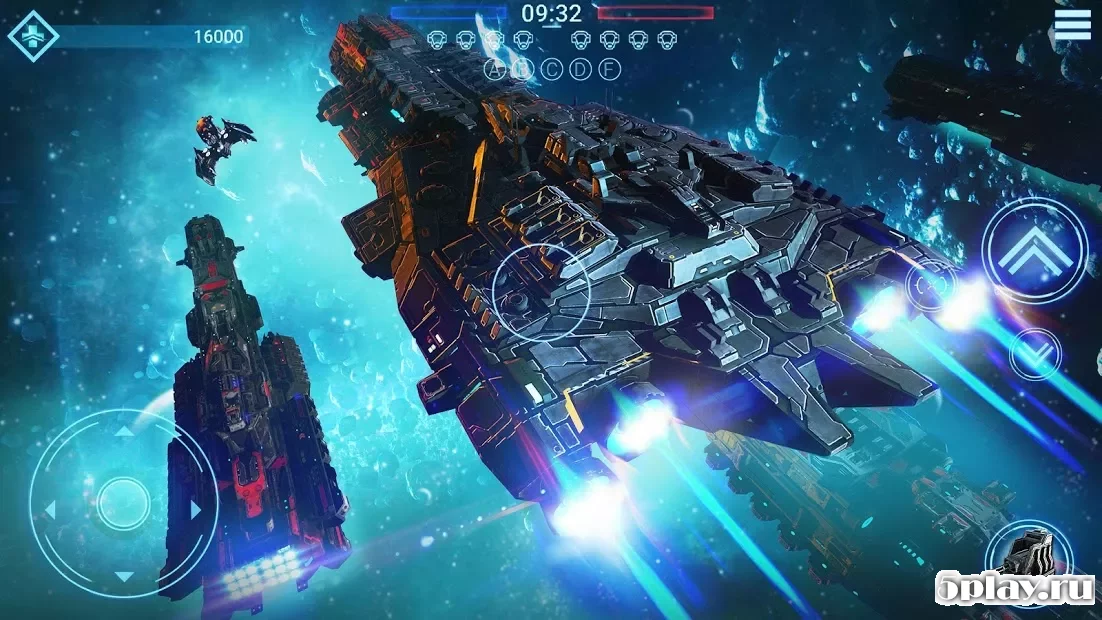Activate the target lock crosshair button
The width and height of the screenshot is (1102, 620).
coord(930,285)
